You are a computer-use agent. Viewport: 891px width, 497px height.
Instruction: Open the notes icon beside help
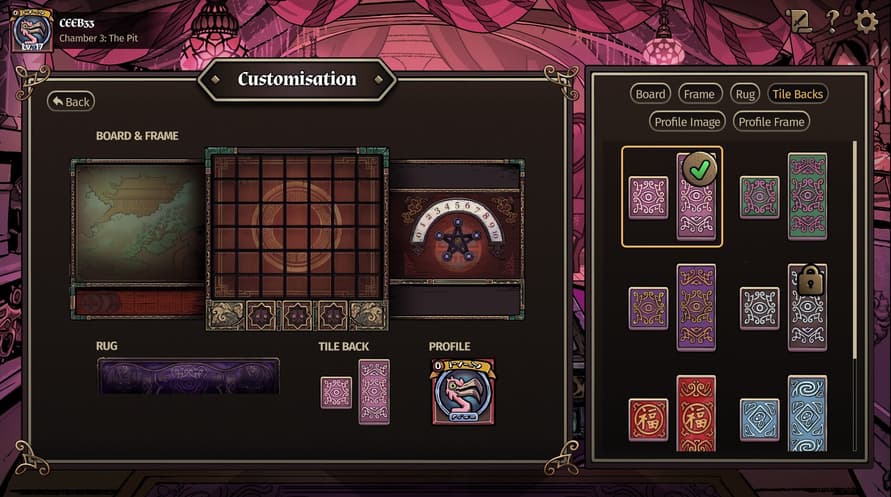799,22
